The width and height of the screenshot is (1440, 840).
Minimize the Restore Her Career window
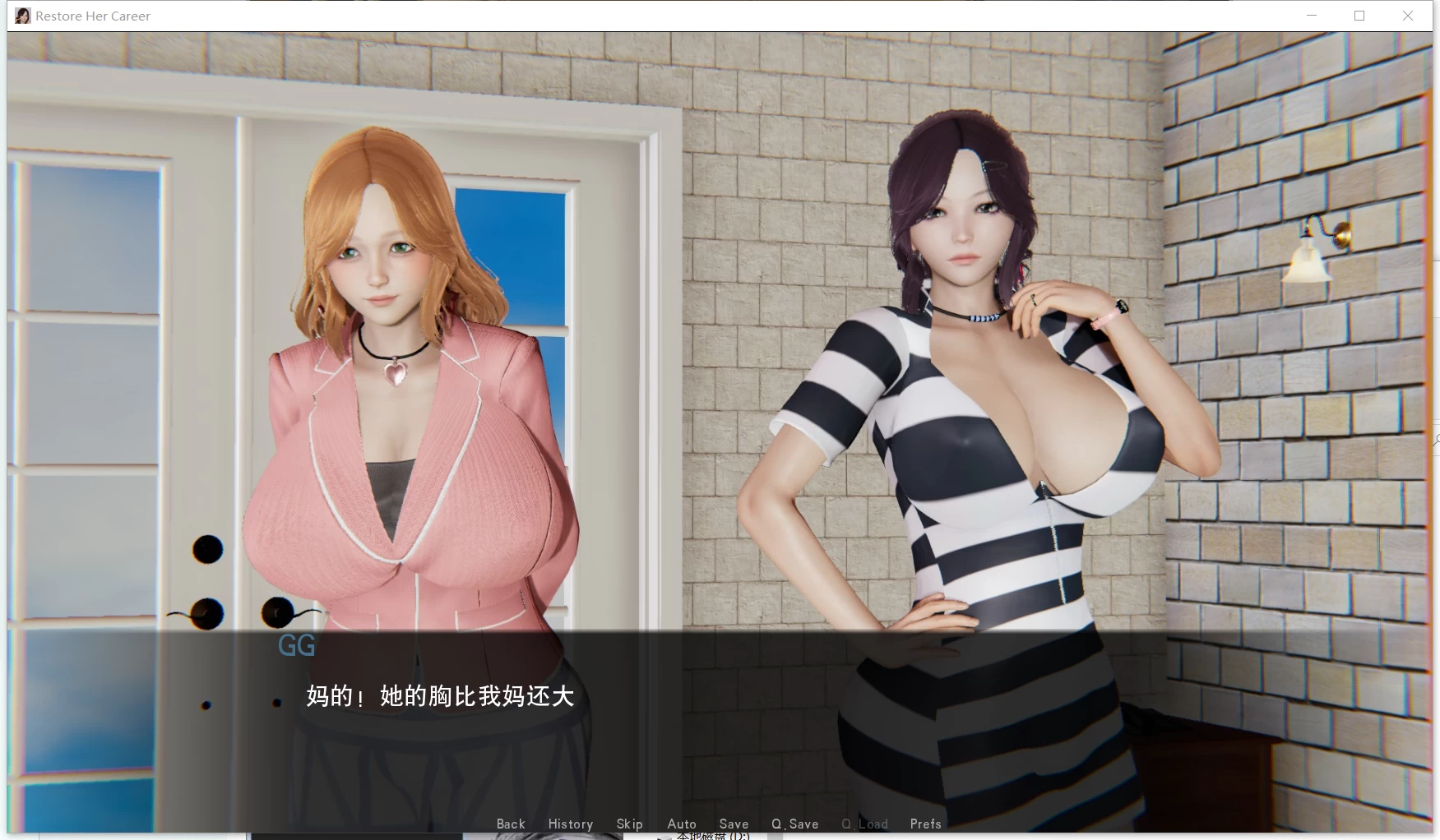click(1311, 15)
